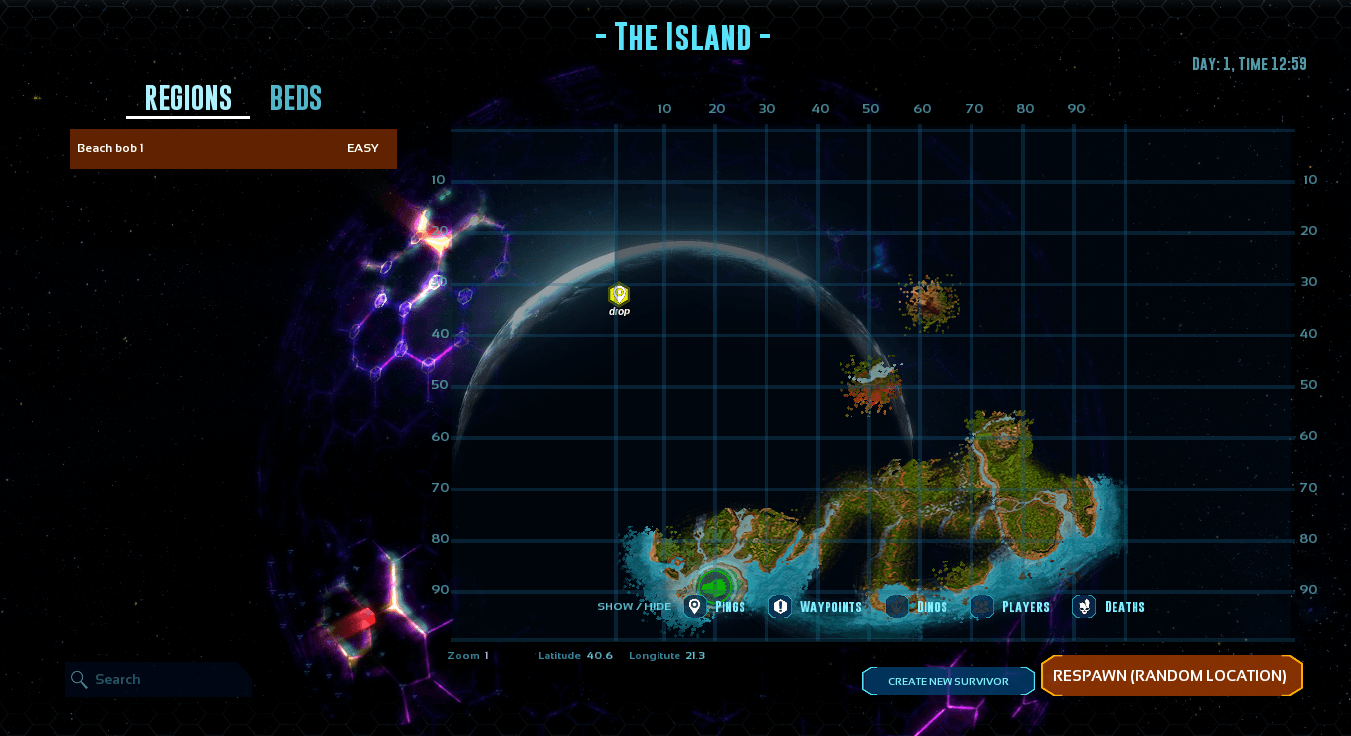This screenshot has height=736, width=1351.
Task: Switch to the Beds tab
Action: coord(295,98)
